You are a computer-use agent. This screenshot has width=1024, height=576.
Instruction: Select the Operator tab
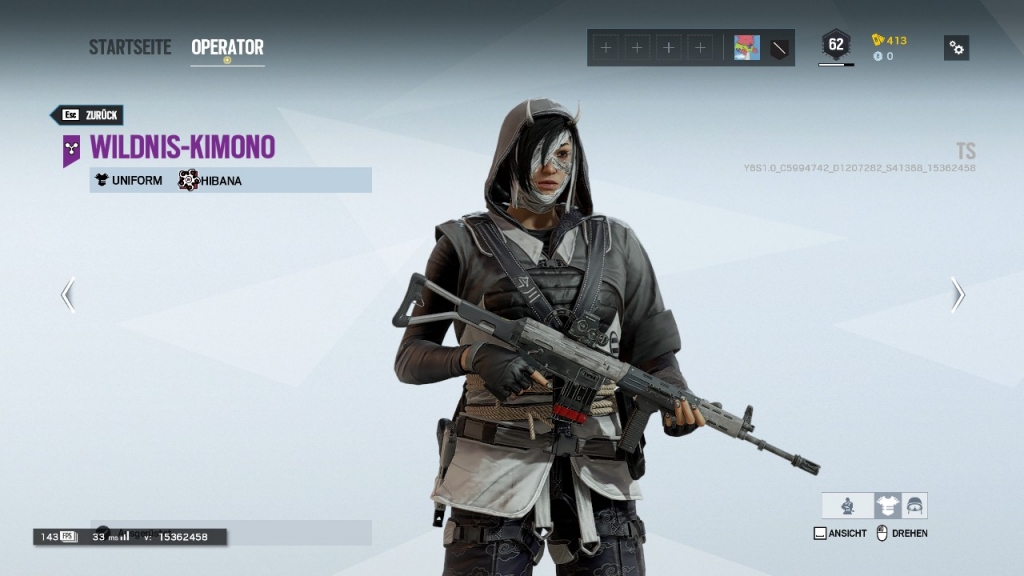(227, 47)
